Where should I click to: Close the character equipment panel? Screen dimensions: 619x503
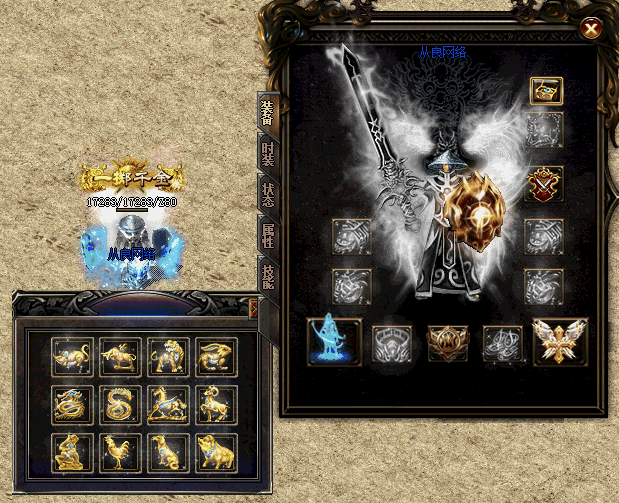pyautogui.click(x=592, y=29)
